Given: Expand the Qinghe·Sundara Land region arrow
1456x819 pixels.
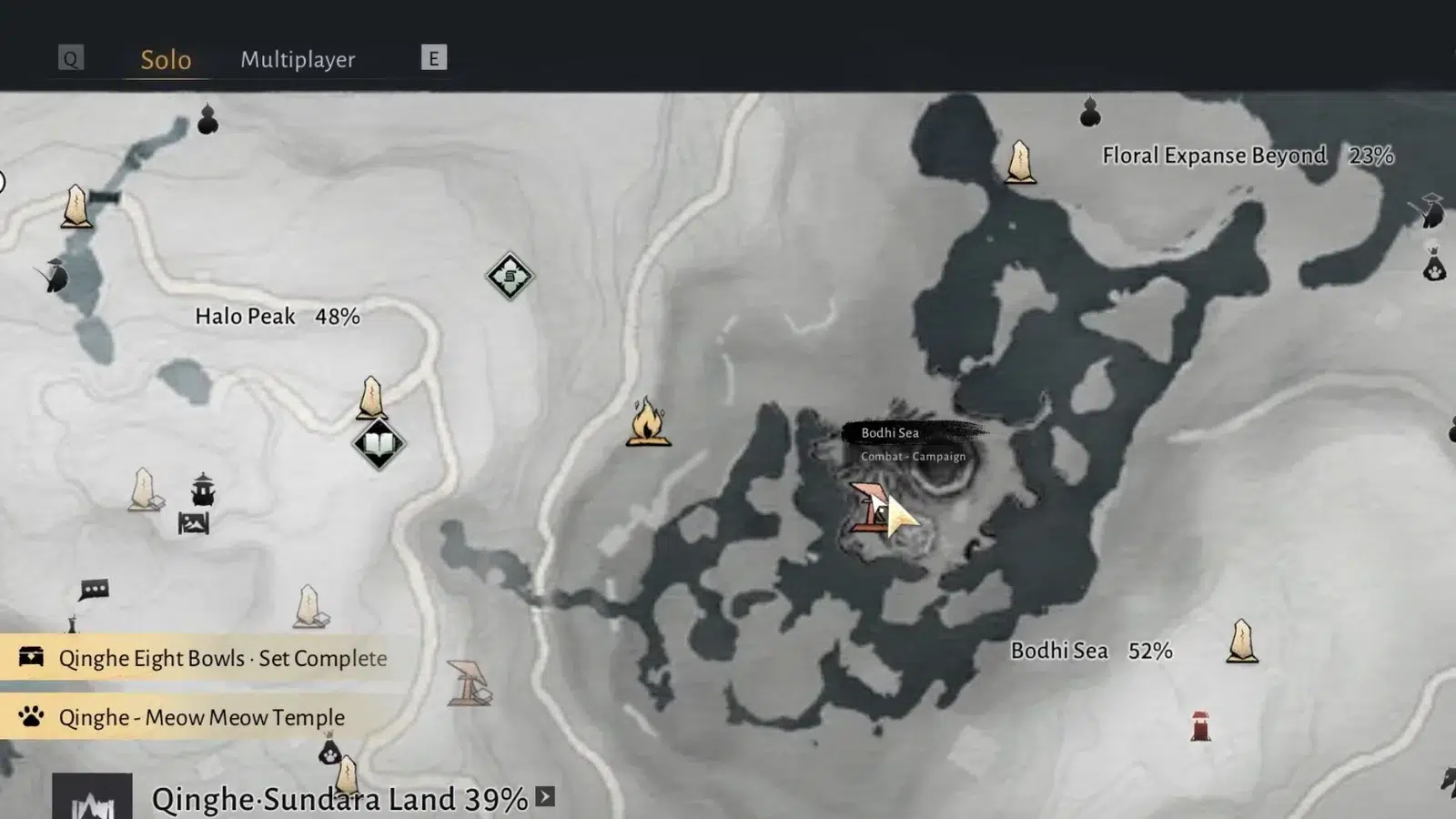Looking at the screenshot, I should 545,797.
